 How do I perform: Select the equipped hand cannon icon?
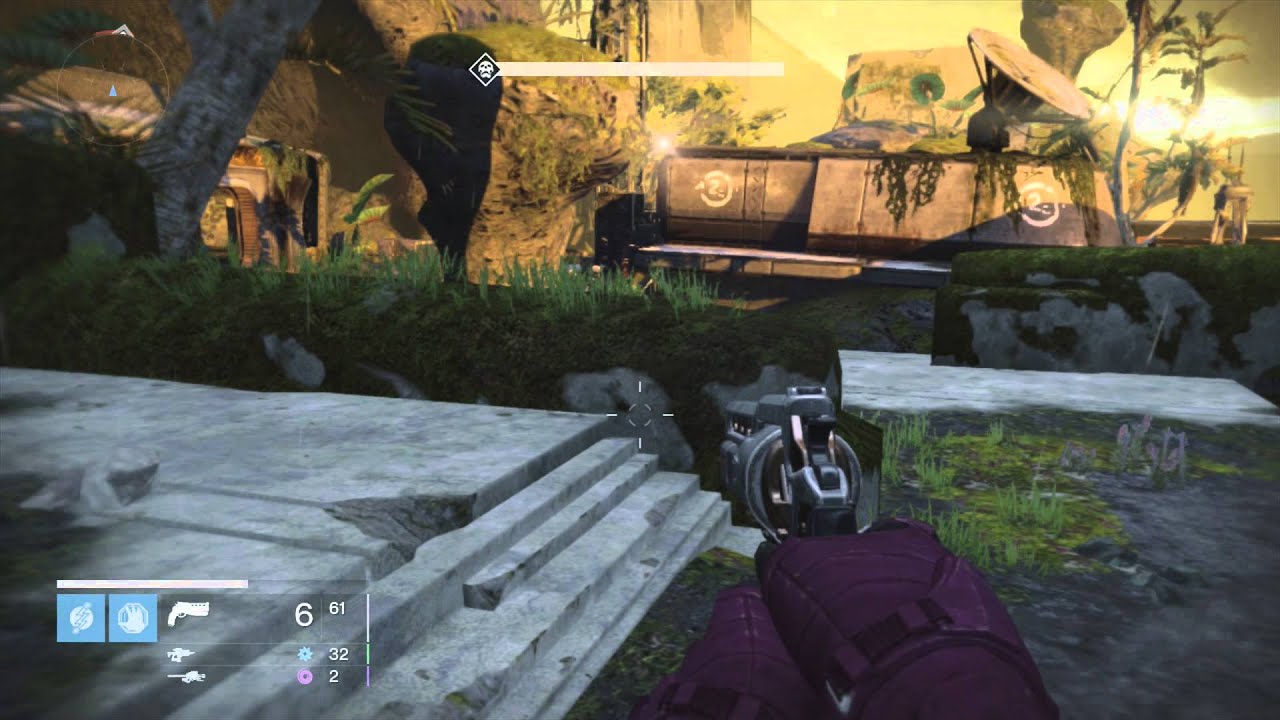click(x=188, y=612)
